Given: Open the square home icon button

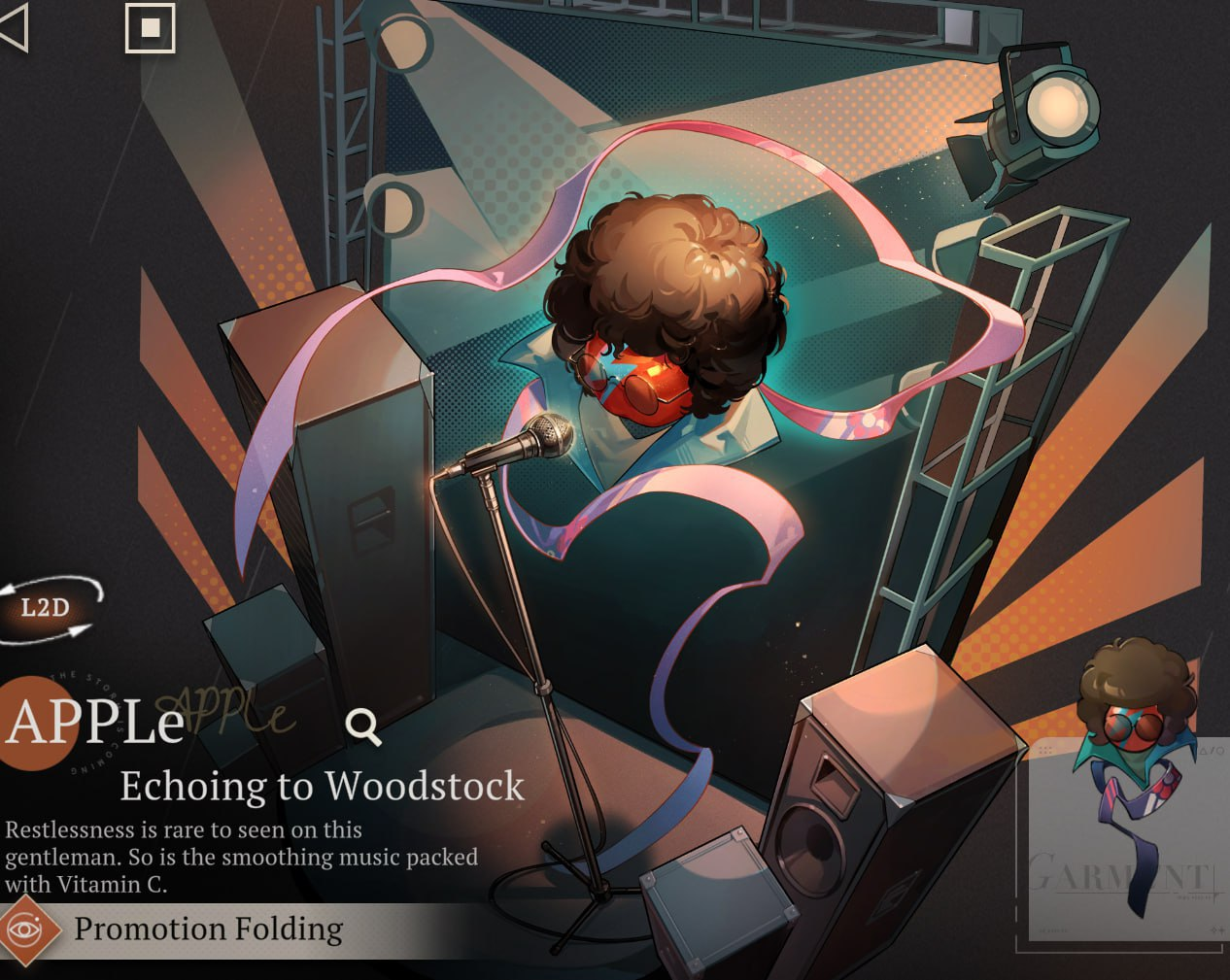Looking at the screenshot, I should coord(150,28).
